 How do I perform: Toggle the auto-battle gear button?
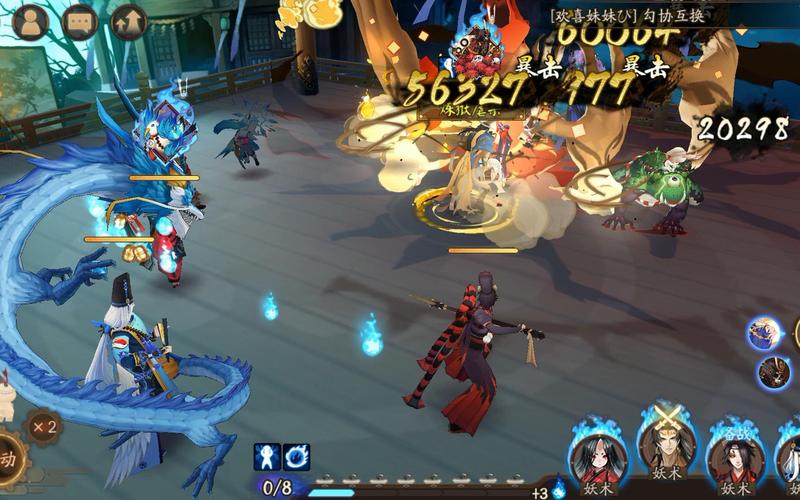coord(8,462)
